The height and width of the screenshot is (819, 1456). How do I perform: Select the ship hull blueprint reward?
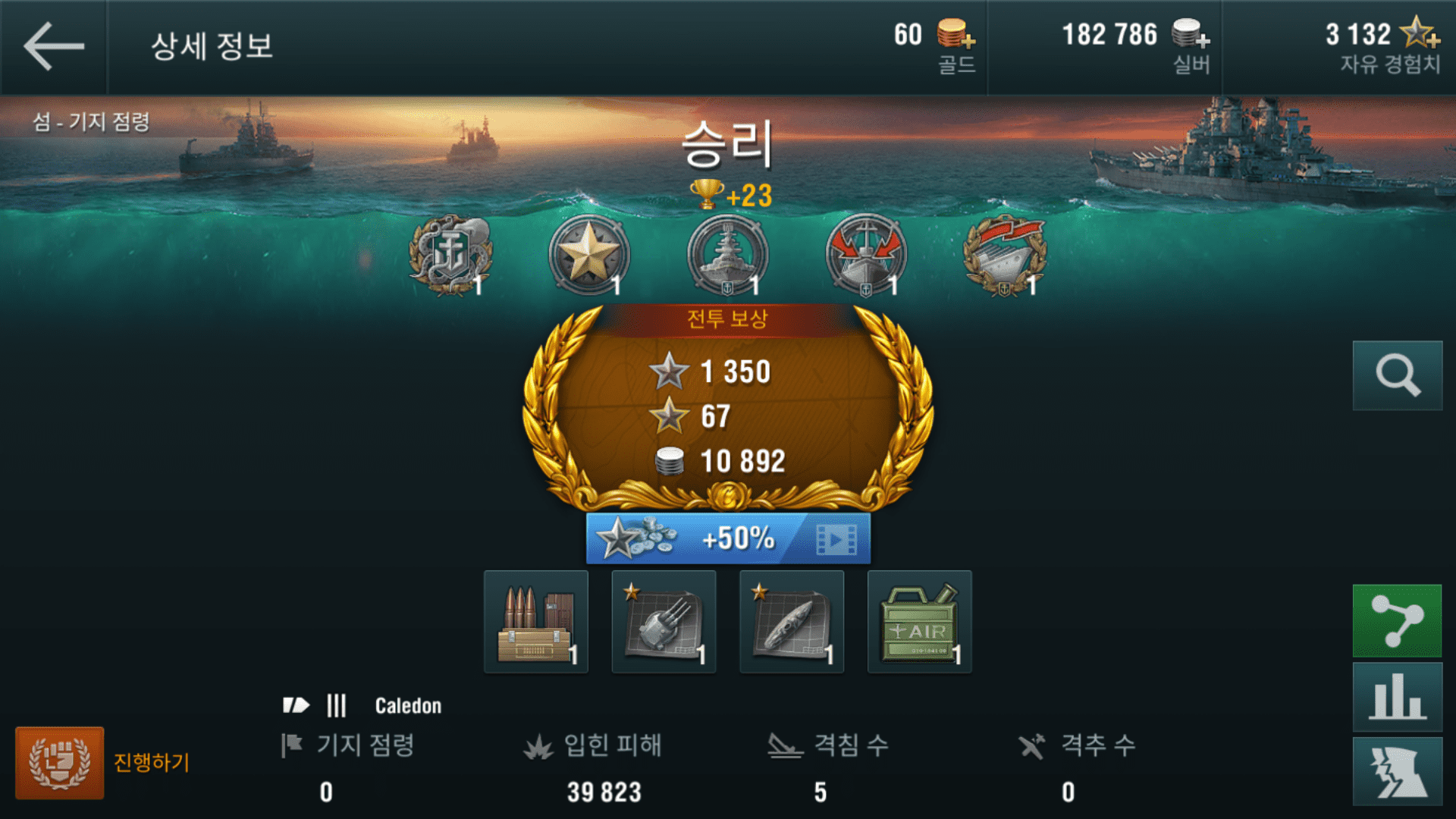coord(792,622)
